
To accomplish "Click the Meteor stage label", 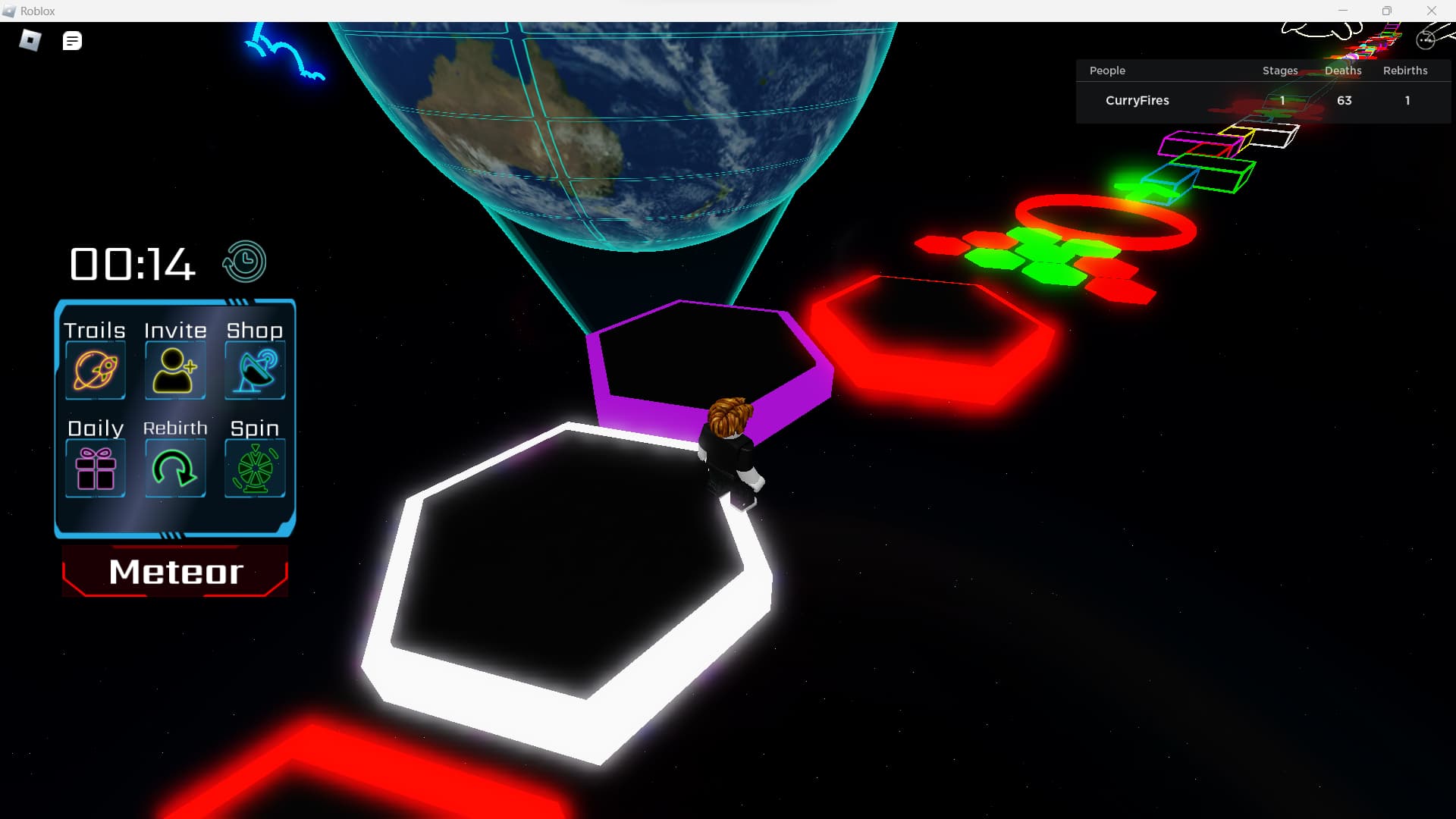I will coord(175,573).
